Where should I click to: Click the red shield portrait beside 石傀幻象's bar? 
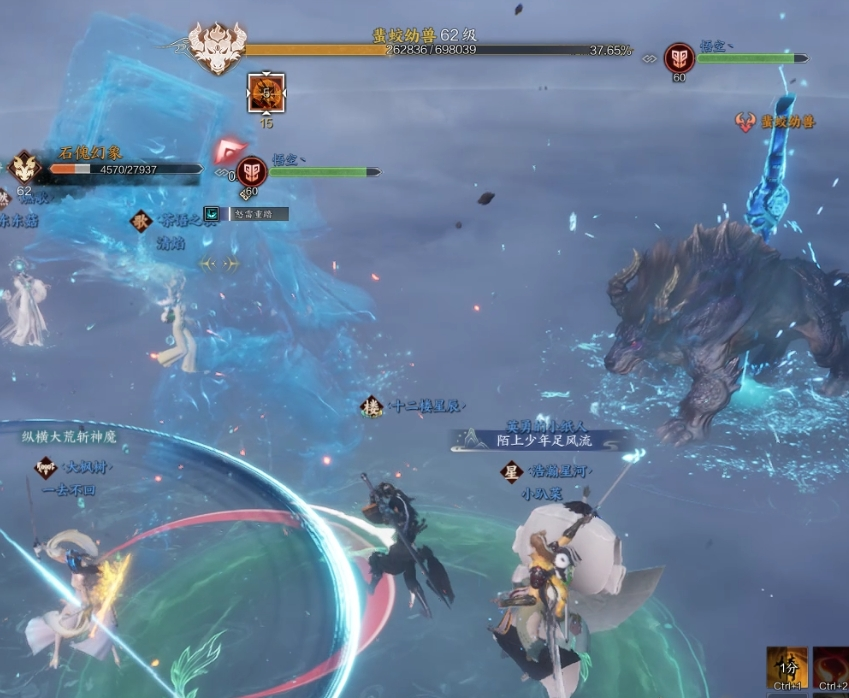251,172
